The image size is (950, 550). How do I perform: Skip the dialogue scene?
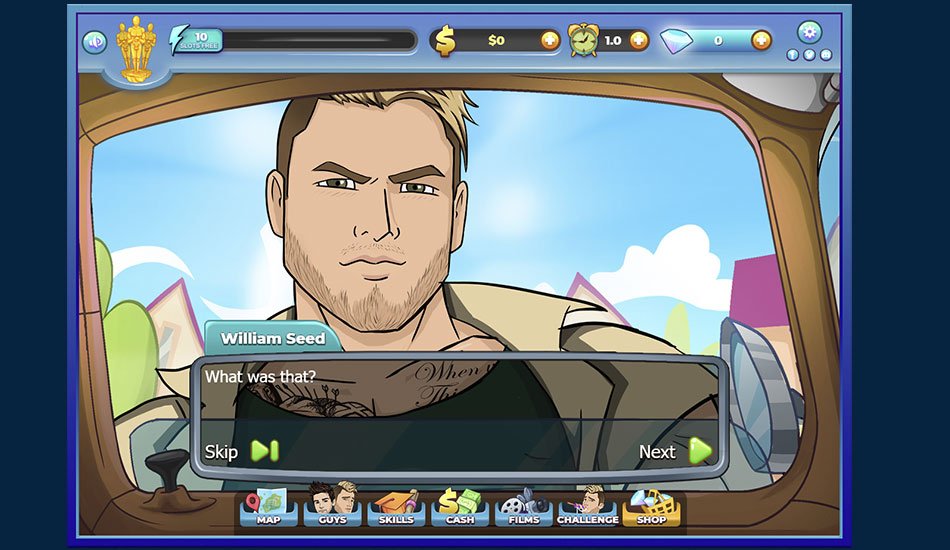point(241,451)
